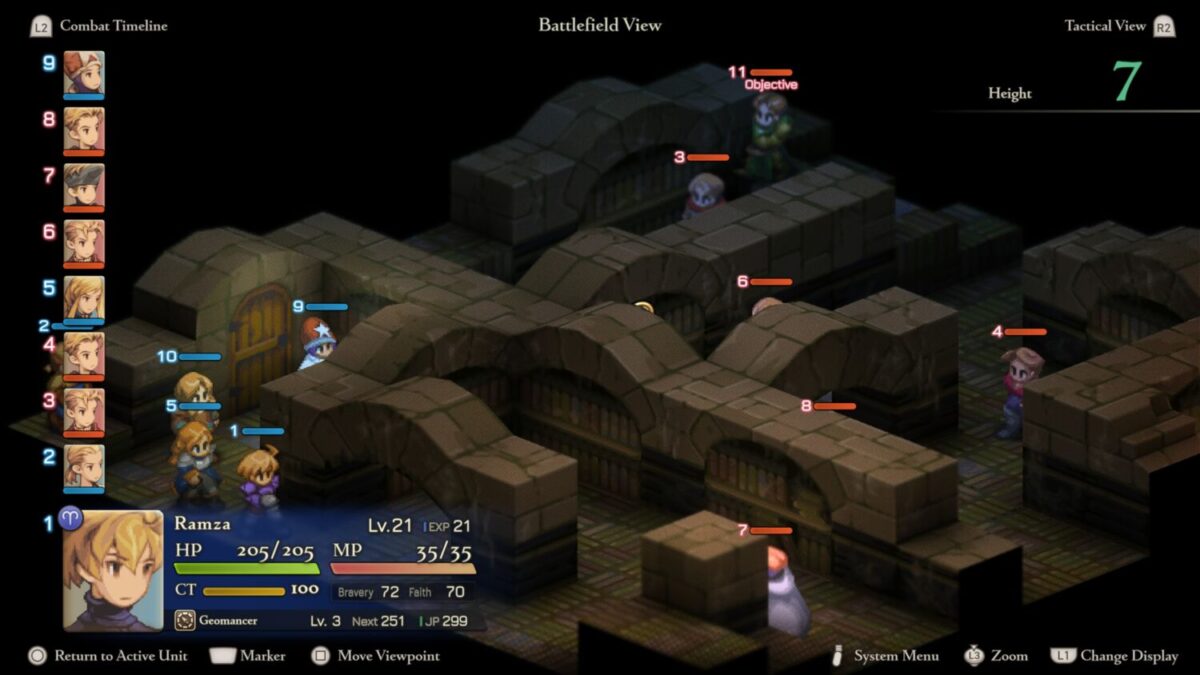Click the Objective marker numbered 11

(770, 85)
